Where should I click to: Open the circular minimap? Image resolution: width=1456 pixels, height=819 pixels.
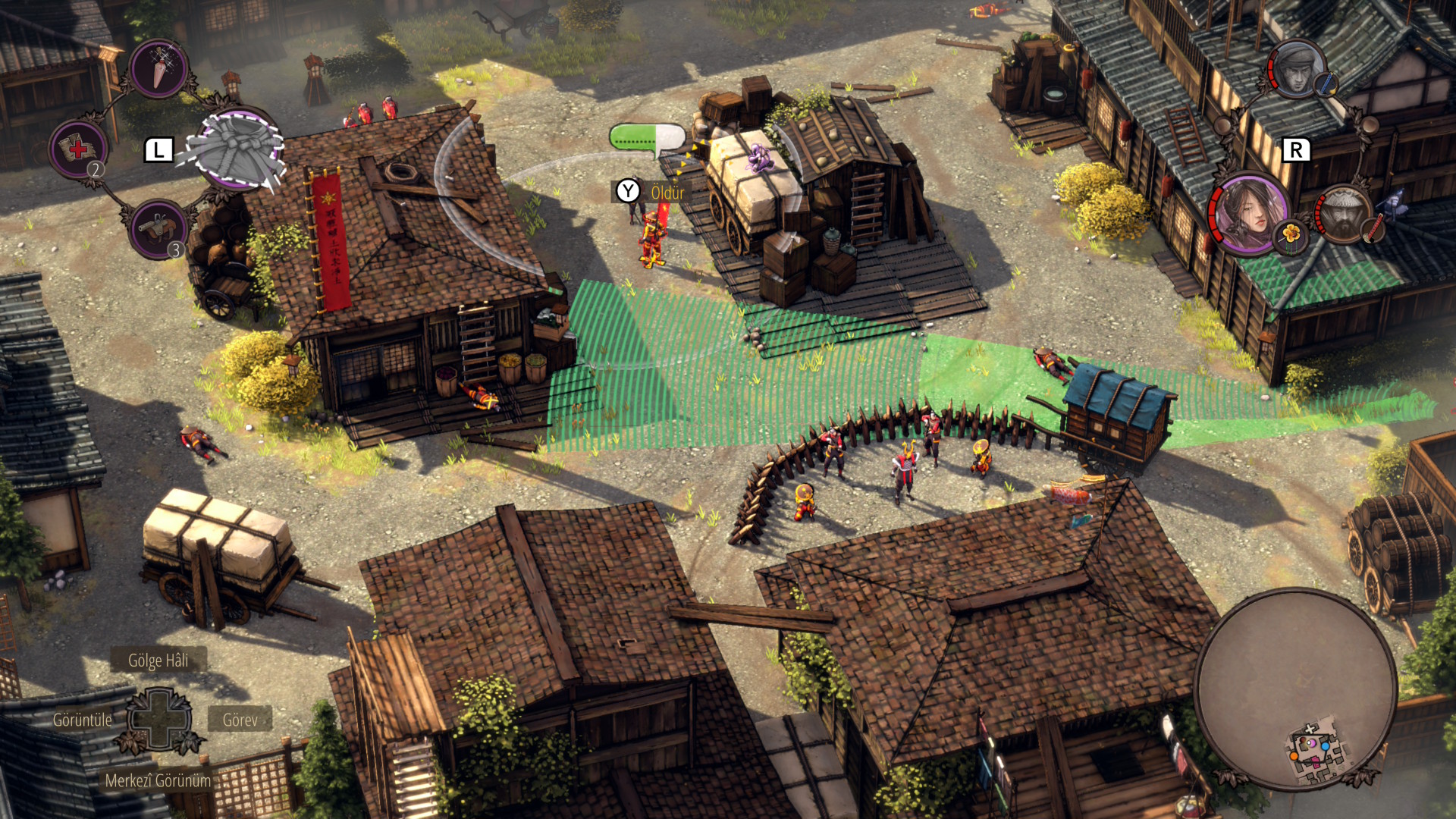[x=1295, y=689]
